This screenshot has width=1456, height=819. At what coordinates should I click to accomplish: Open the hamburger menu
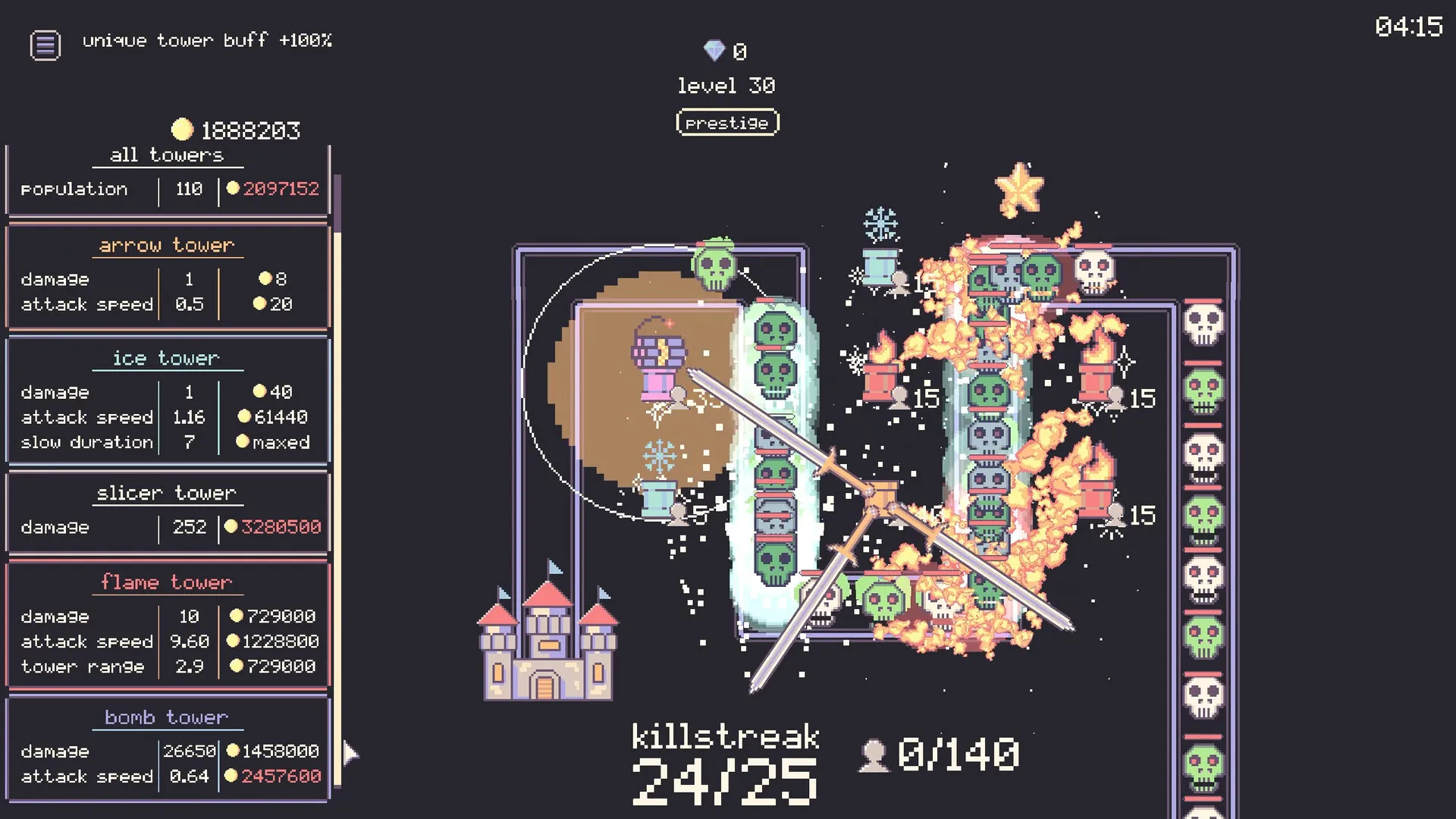45,44
